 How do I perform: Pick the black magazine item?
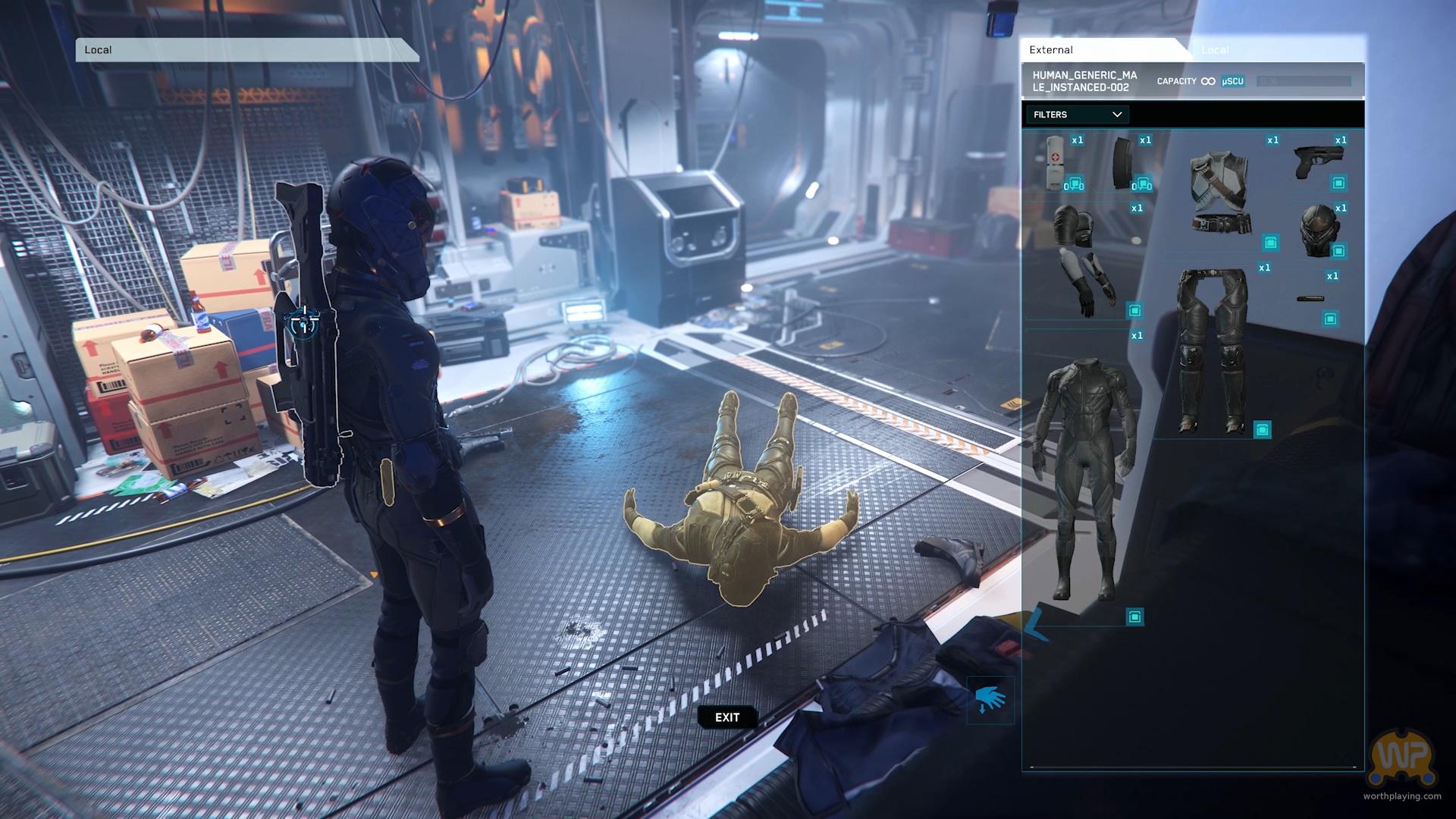click(1123, 163)
